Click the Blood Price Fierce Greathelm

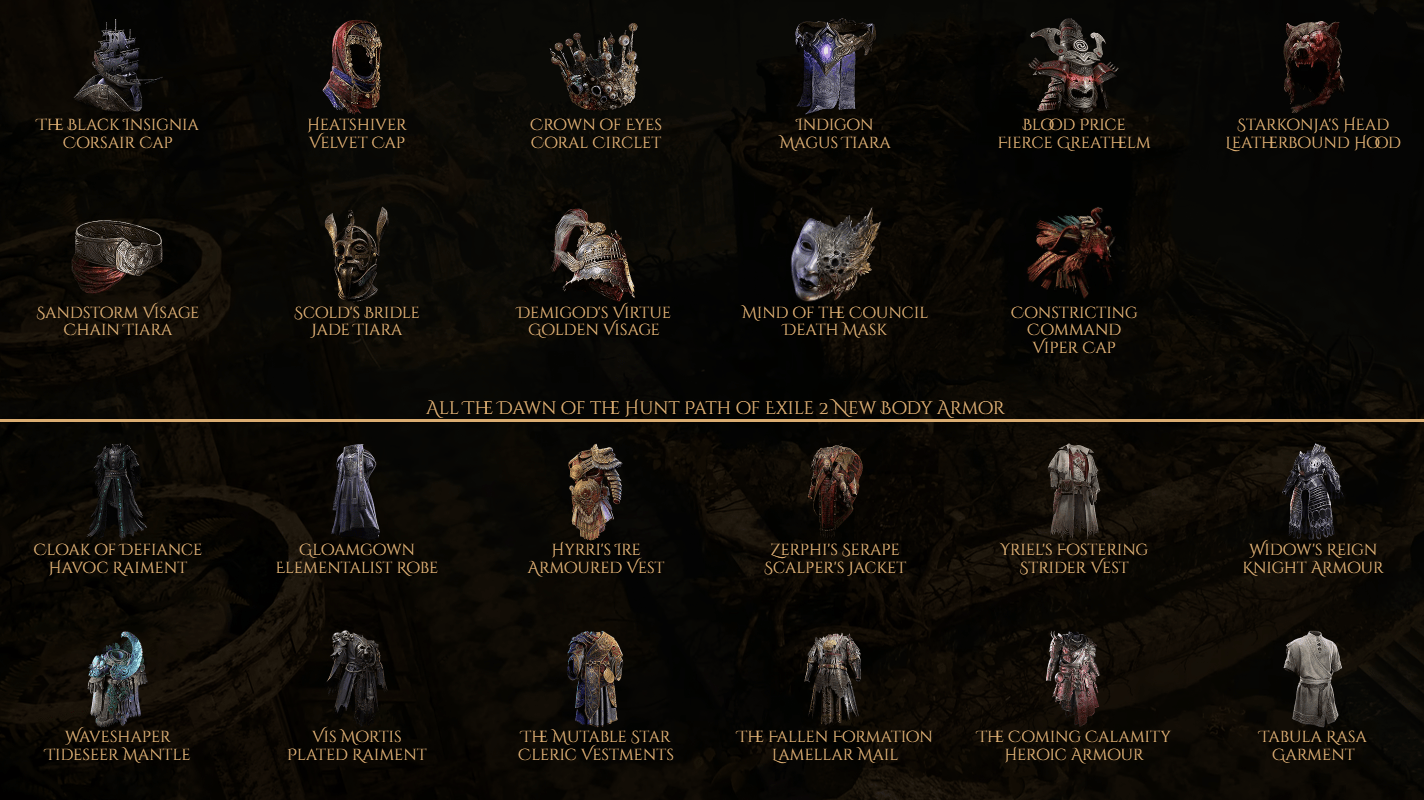pyautogui.click(x=1074, y=65)
